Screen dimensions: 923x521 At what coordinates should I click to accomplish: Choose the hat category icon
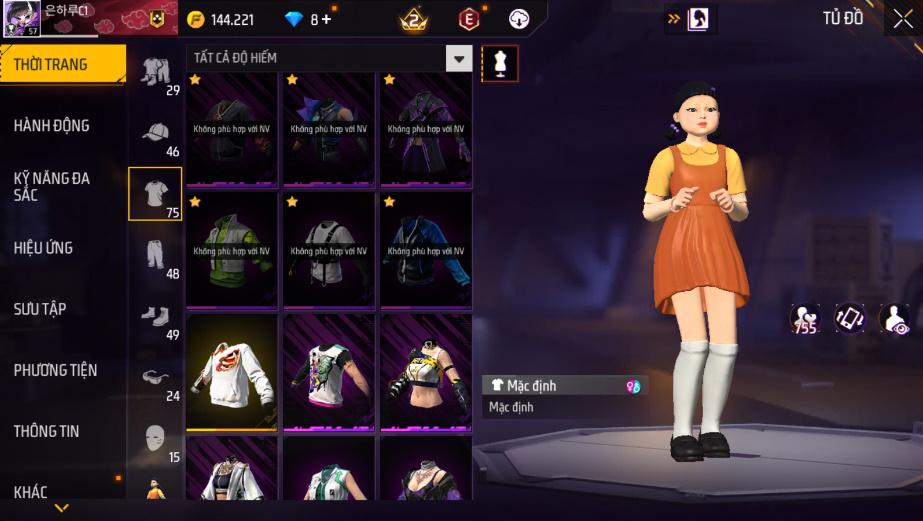click(155, 133)
